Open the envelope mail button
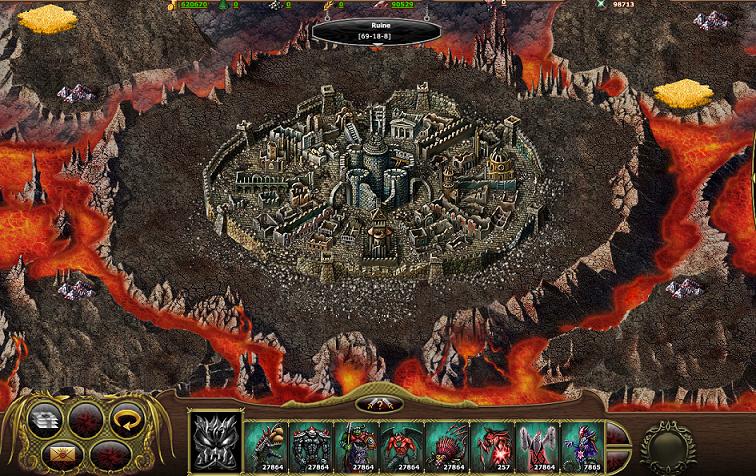 (63, 456)
